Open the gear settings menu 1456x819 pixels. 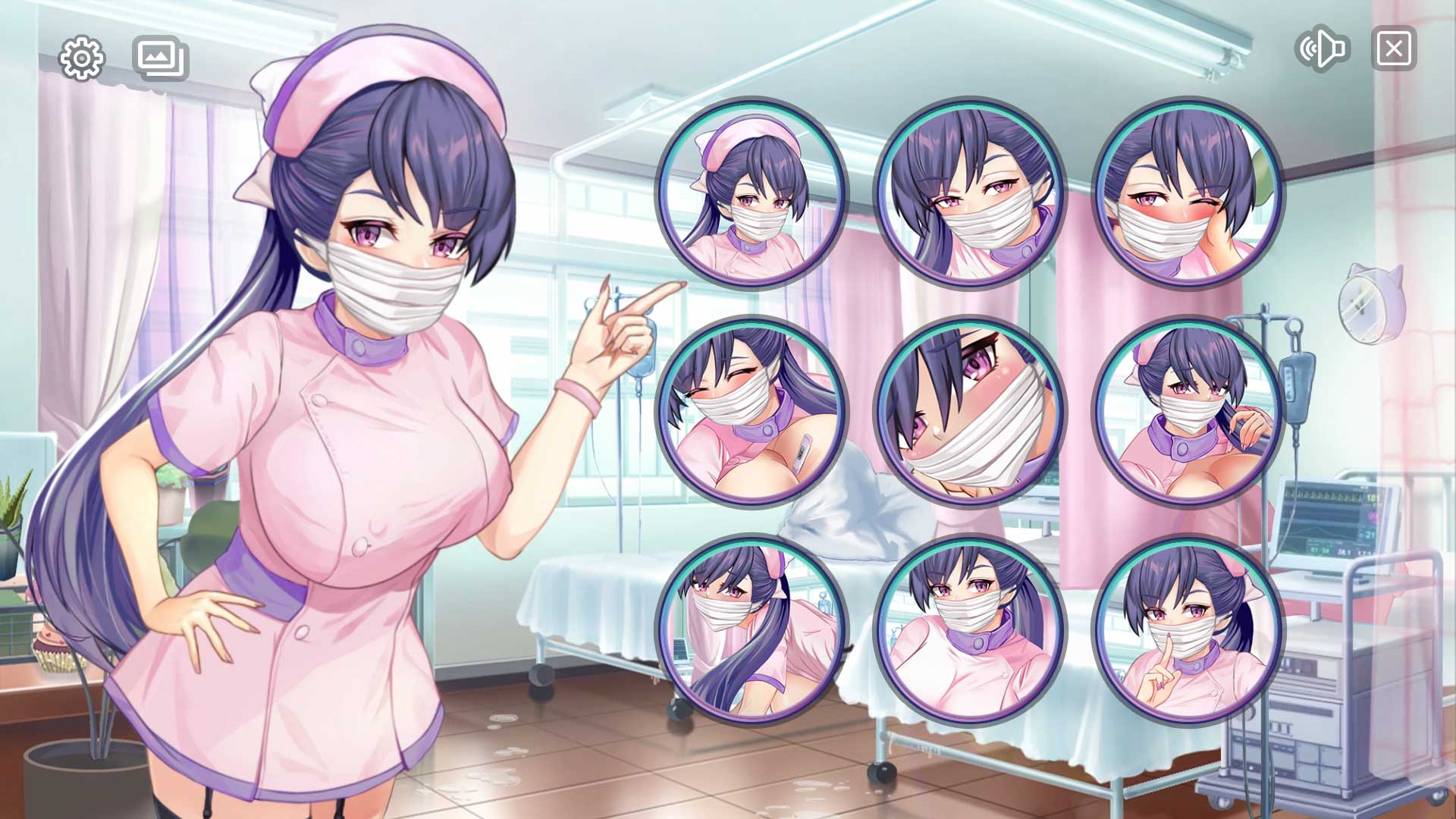point(81,58)
